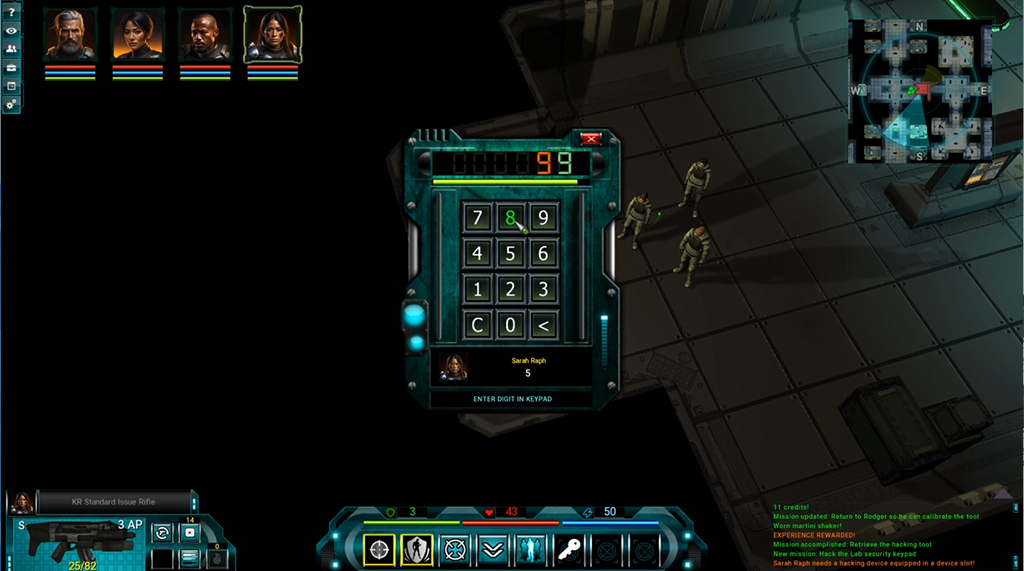This screenshot has height=571, width=1024.
Task: Activate the crosshair aim action
Action: click(x=379, y=549)
